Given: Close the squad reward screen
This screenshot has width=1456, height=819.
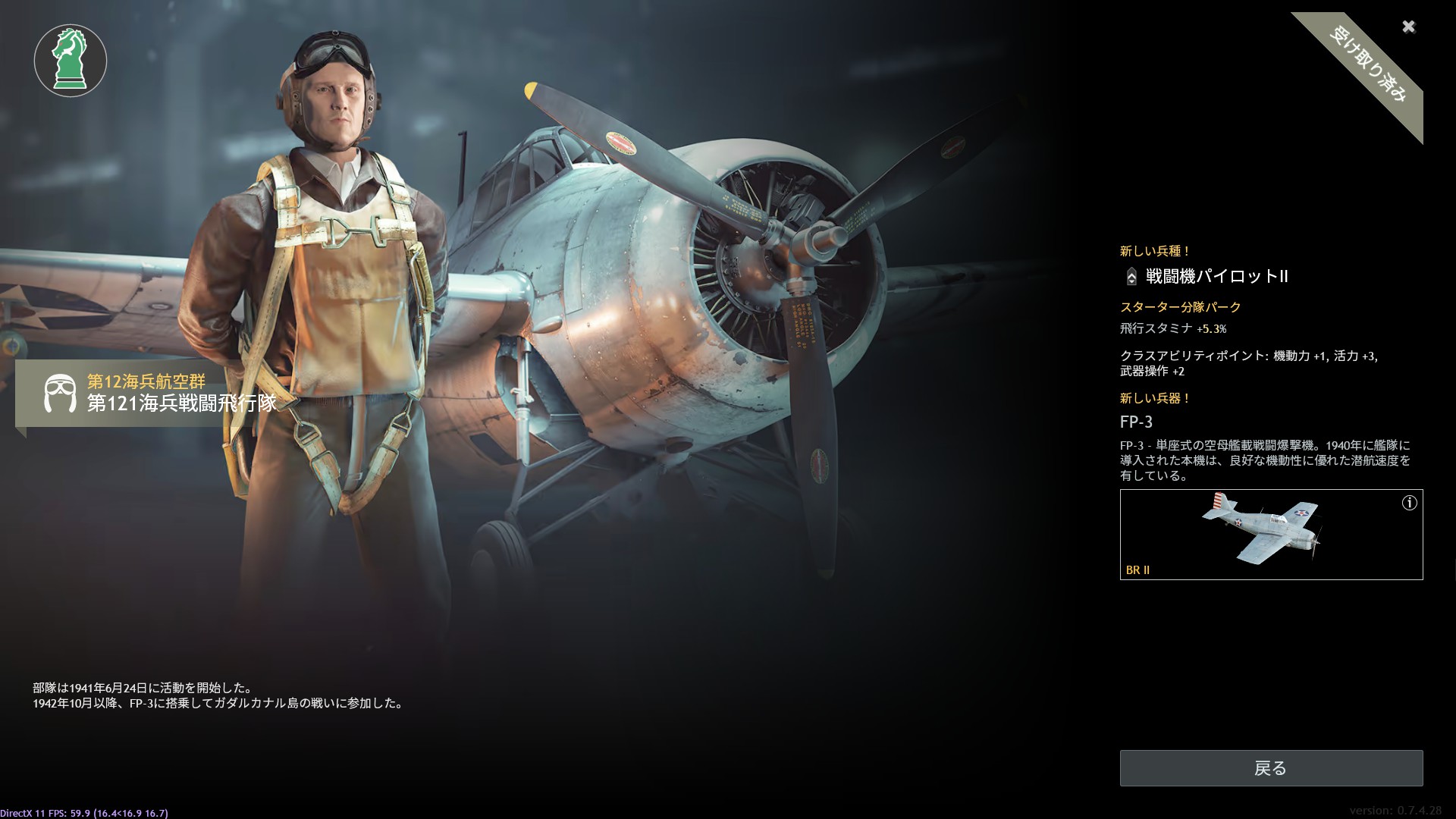Looking at the screenshot, I should (x=1408, y=27).
